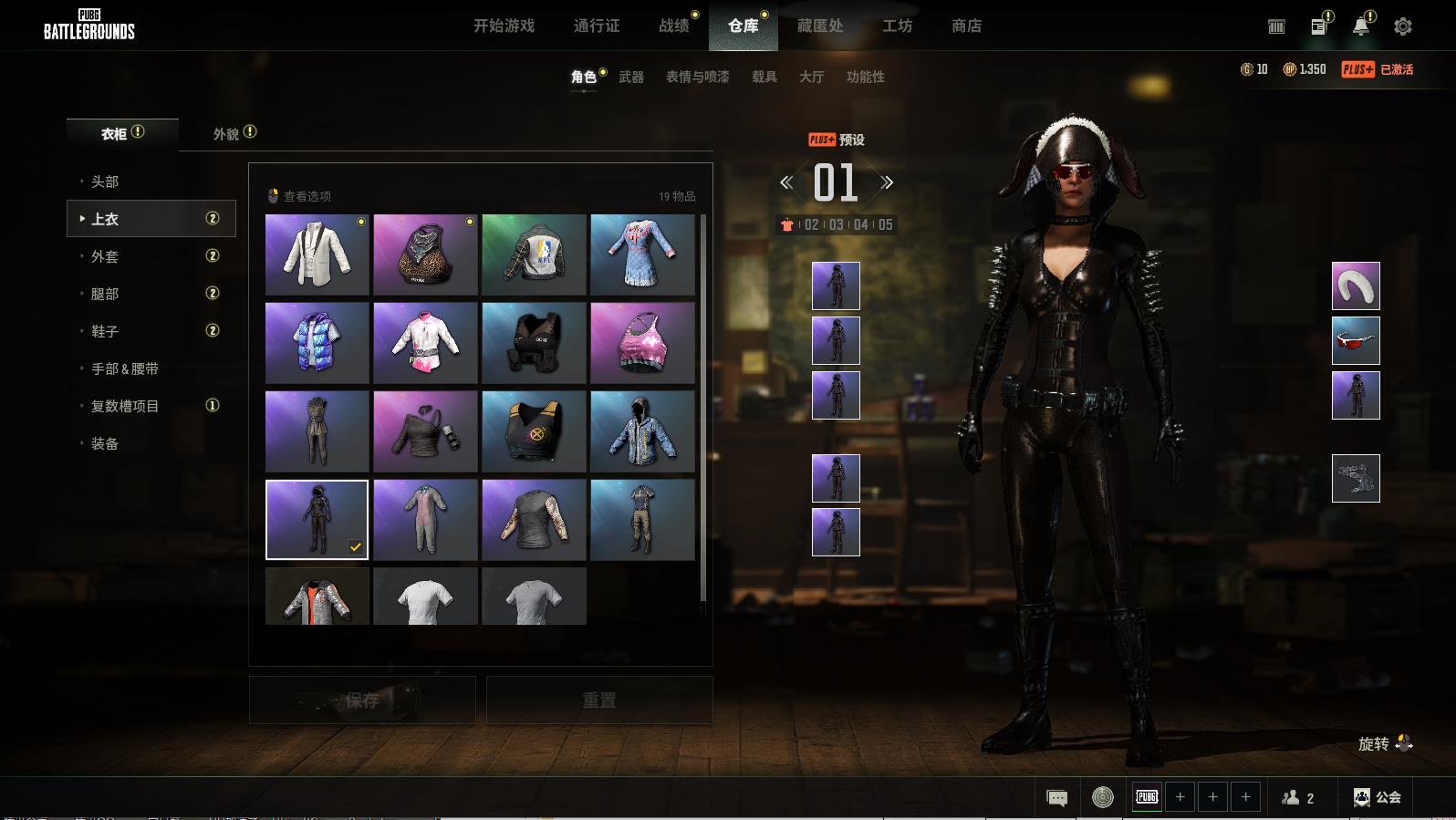Screen dimensions: 1456x820
Task: Switch to the 武器 weapons sub-tab
Action: pyautogui.click(x=630, y=78)
